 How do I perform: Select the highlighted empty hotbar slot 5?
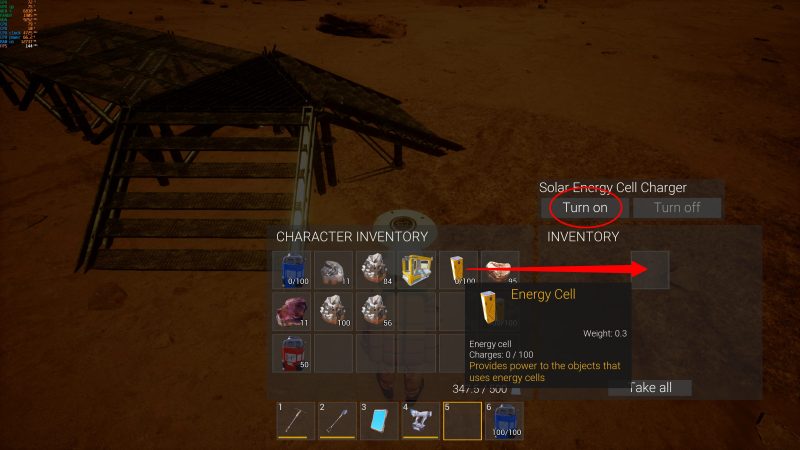point(461,420)
